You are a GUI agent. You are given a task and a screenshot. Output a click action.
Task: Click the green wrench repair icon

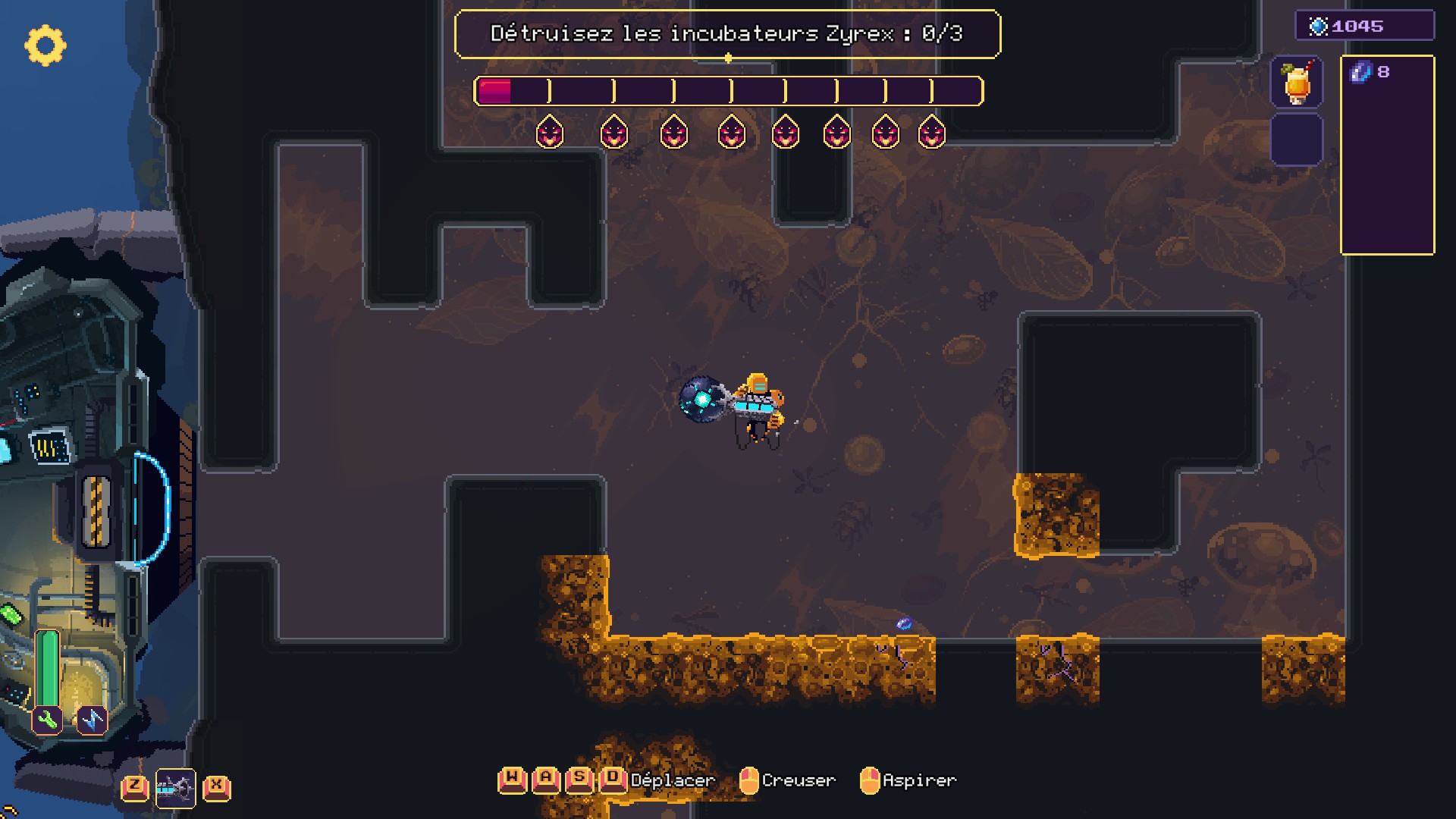[47, 720]
